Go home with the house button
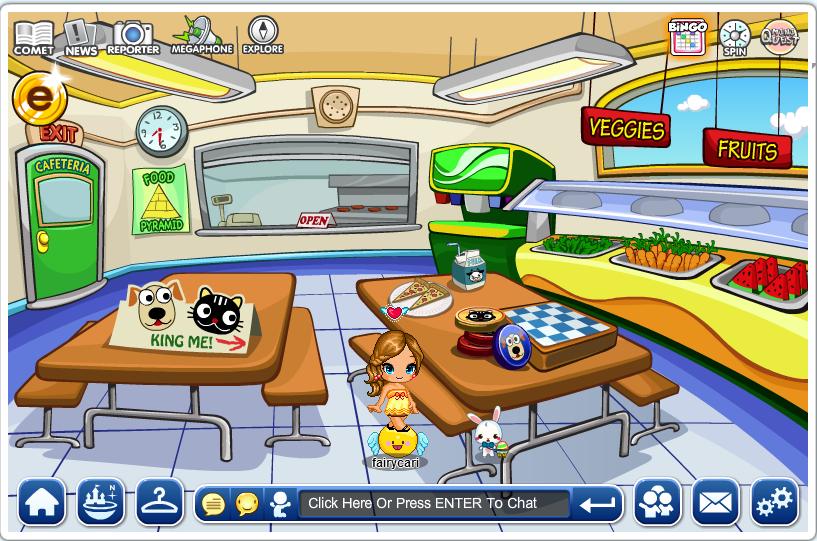 (42, 503)
